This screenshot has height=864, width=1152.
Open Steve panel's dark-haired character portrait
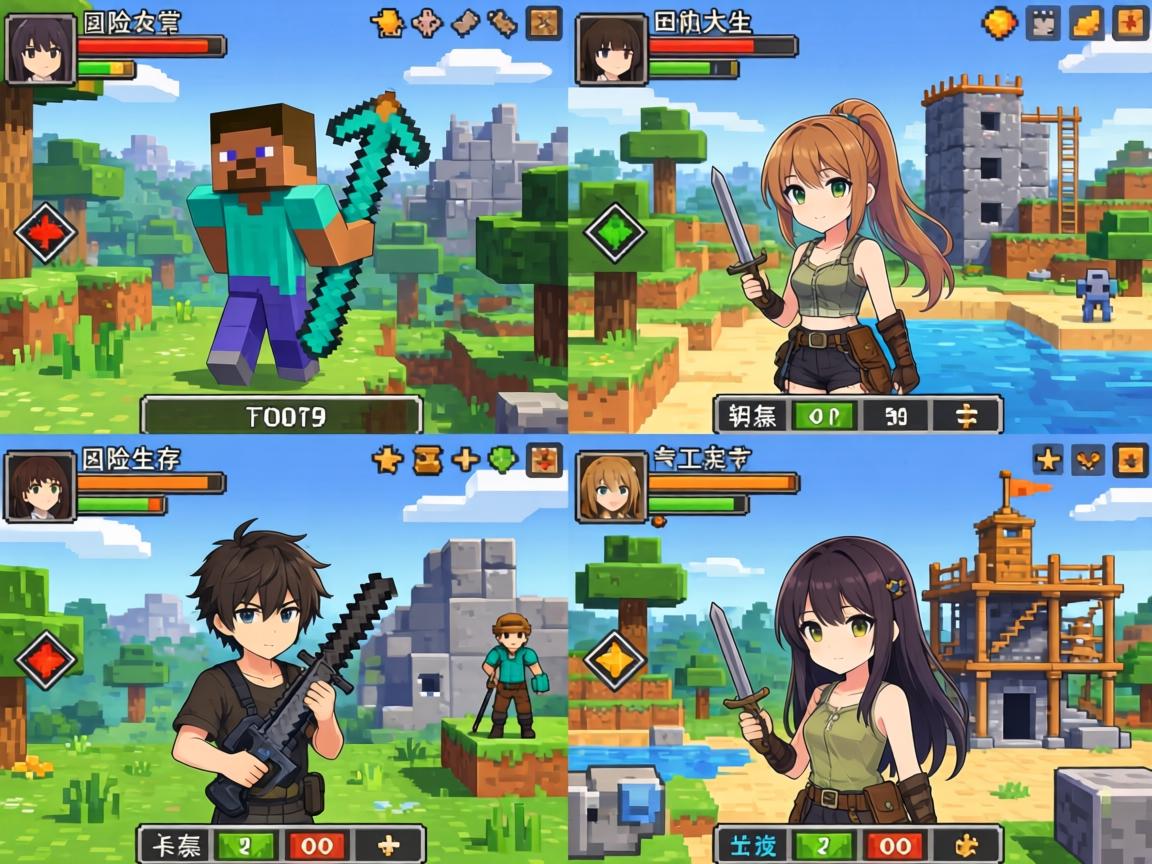click(40, 48)
